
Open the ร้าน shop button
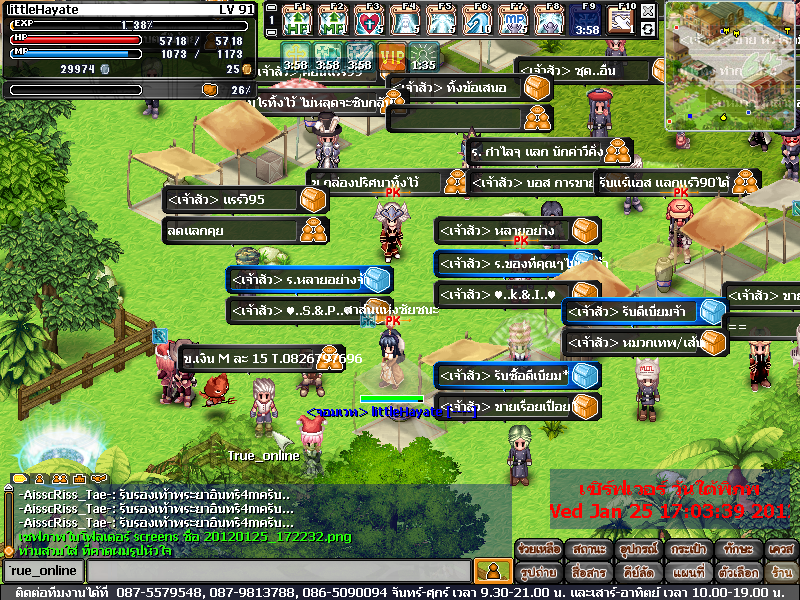(780, 573)
